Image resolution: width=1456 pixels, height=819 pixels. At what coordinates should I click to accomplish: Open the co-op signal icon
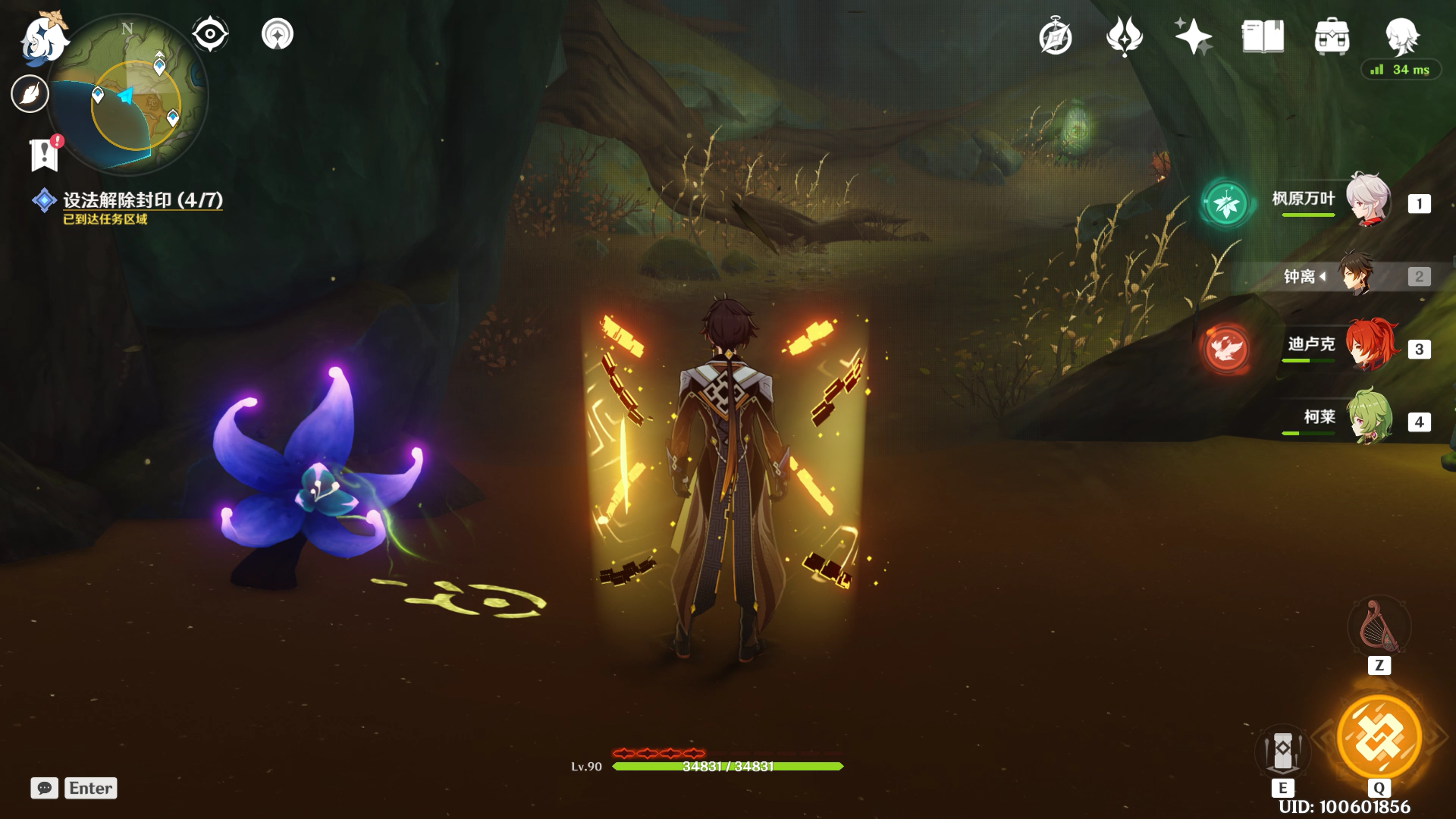(x=278, y=34)
